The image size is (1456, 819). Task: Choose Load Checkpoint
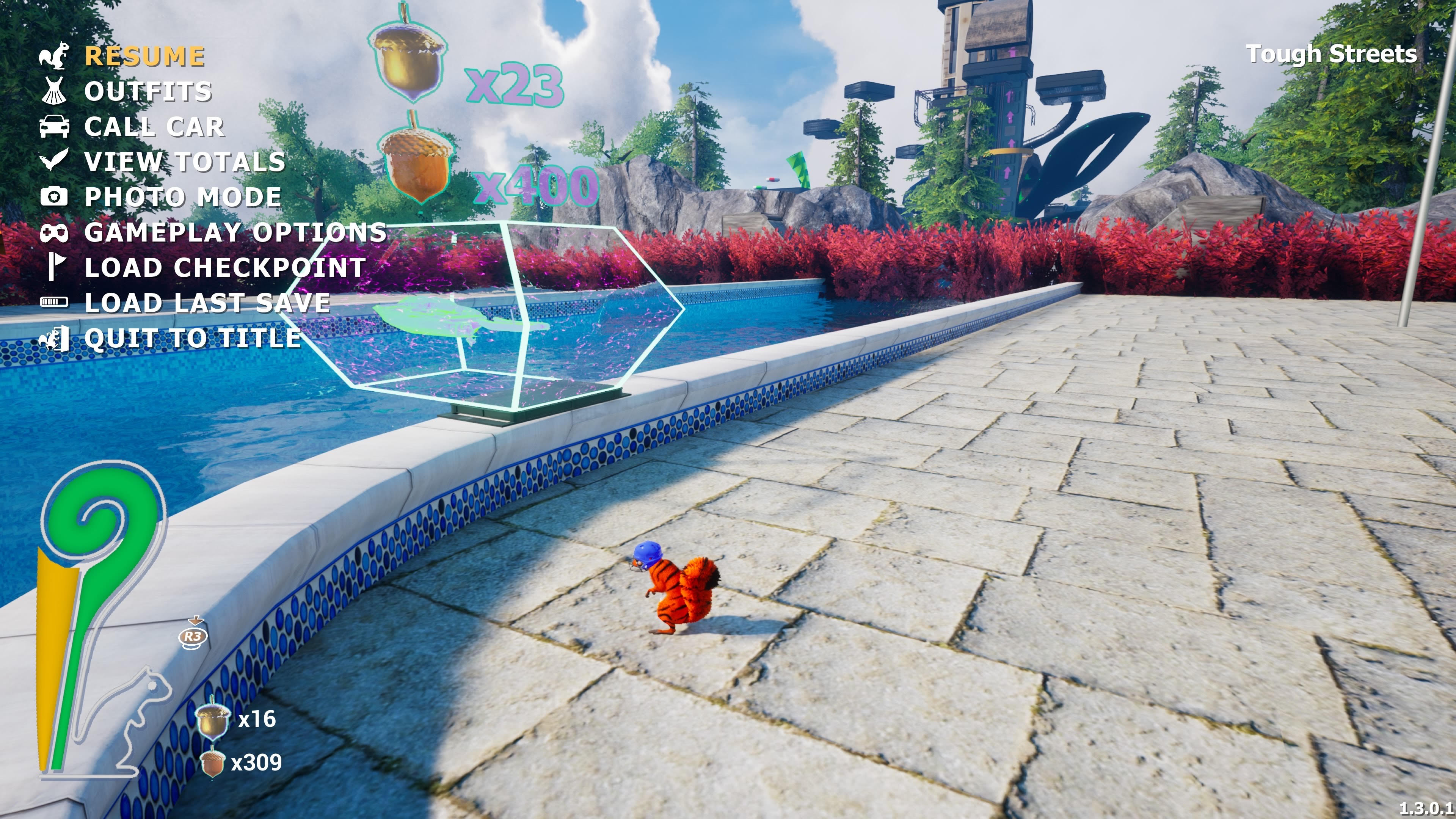tap(225, 268)
